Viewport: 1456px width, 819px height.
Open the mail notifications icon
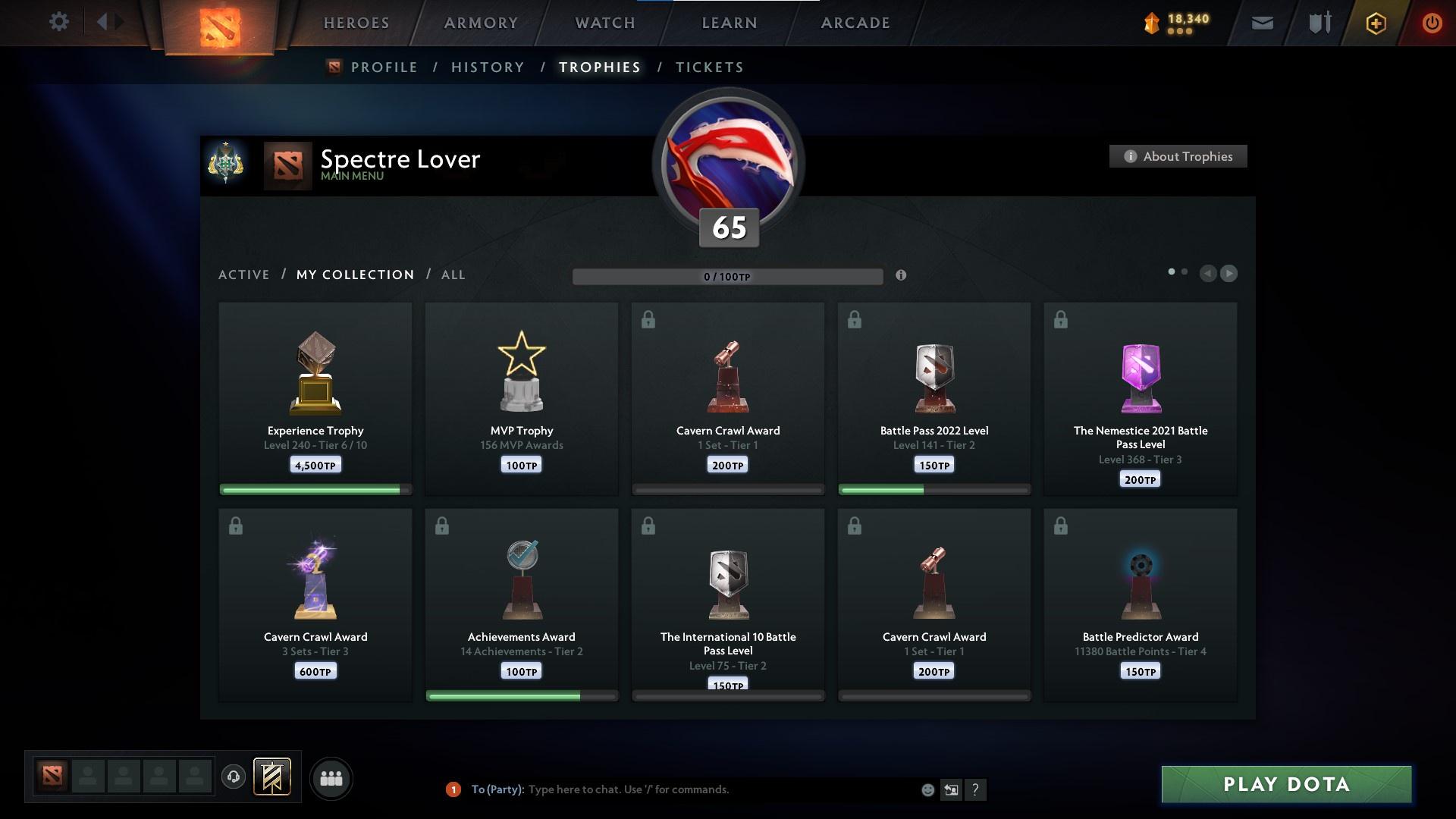point(1263,23)
